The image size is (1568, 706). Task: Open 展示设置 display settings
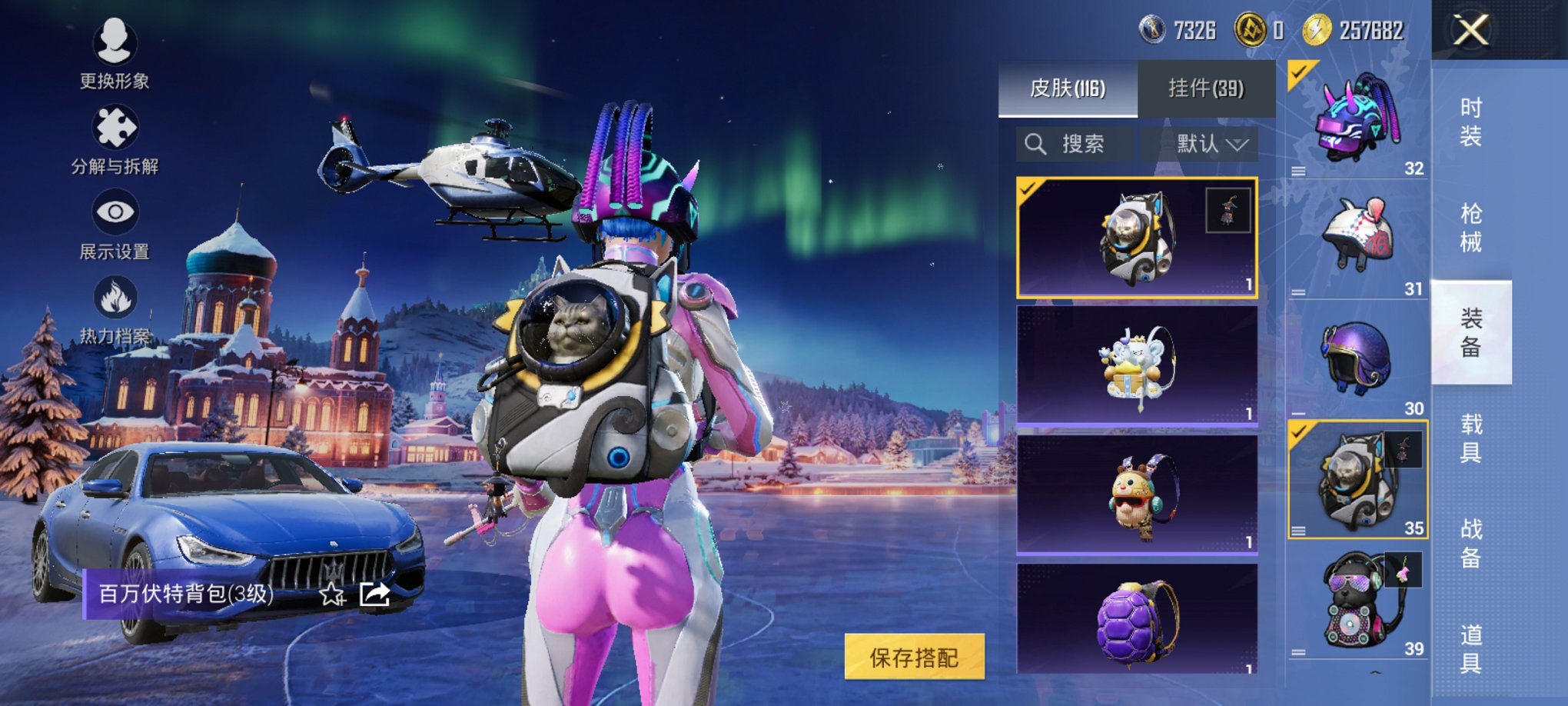pos(115,224)
